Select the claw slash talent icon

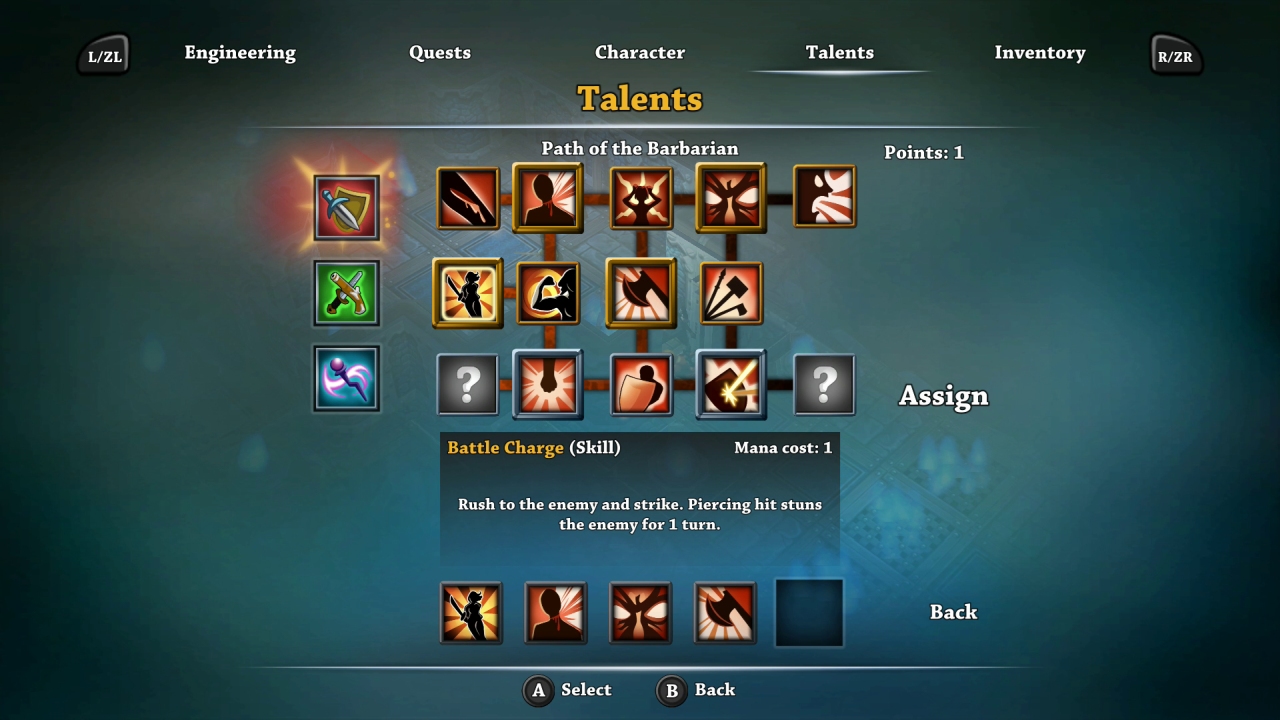pos(468,197)
